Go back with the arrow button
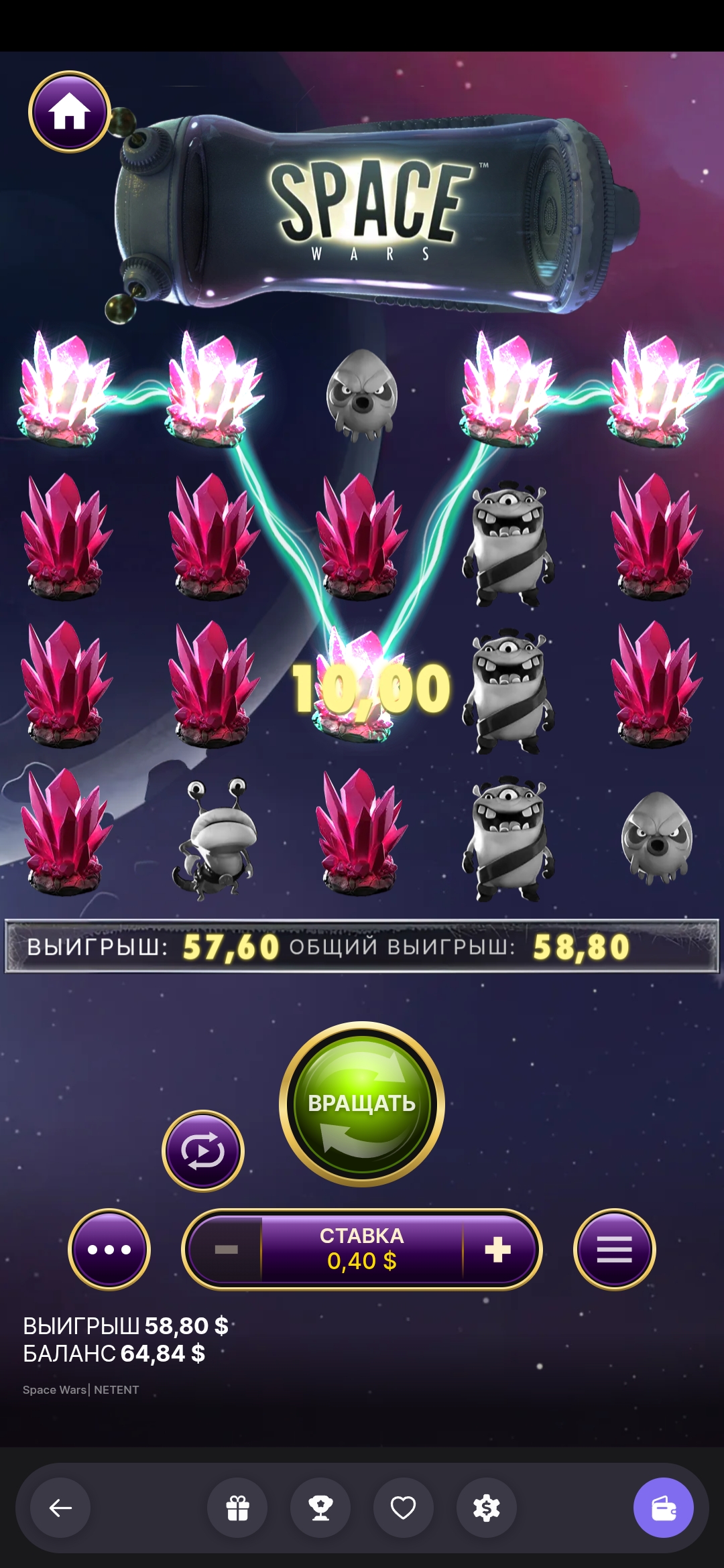 click(60, 1508)
